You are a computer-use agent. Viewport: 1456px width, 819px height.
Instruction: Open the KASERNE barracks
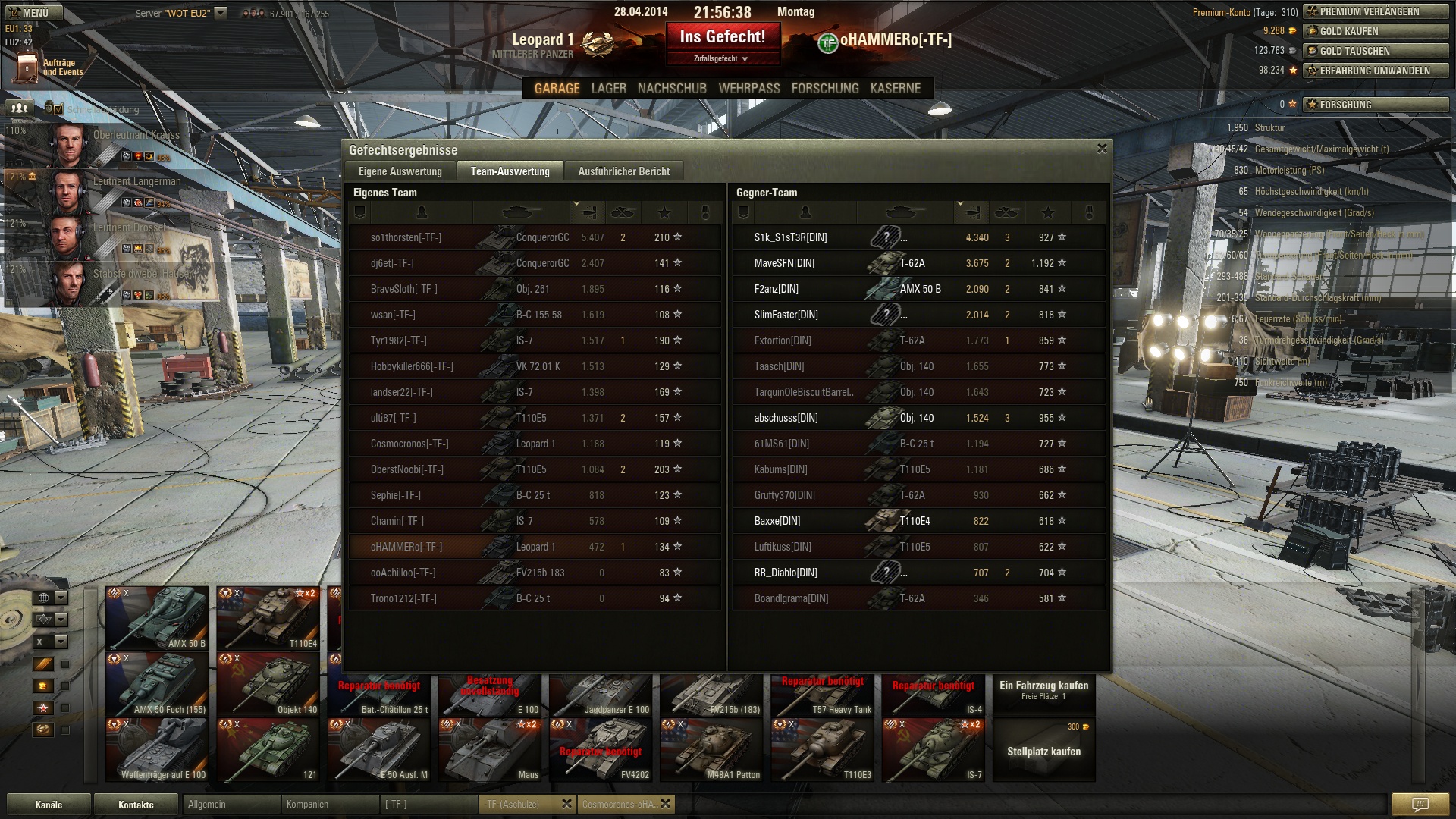tap(895, 89)
